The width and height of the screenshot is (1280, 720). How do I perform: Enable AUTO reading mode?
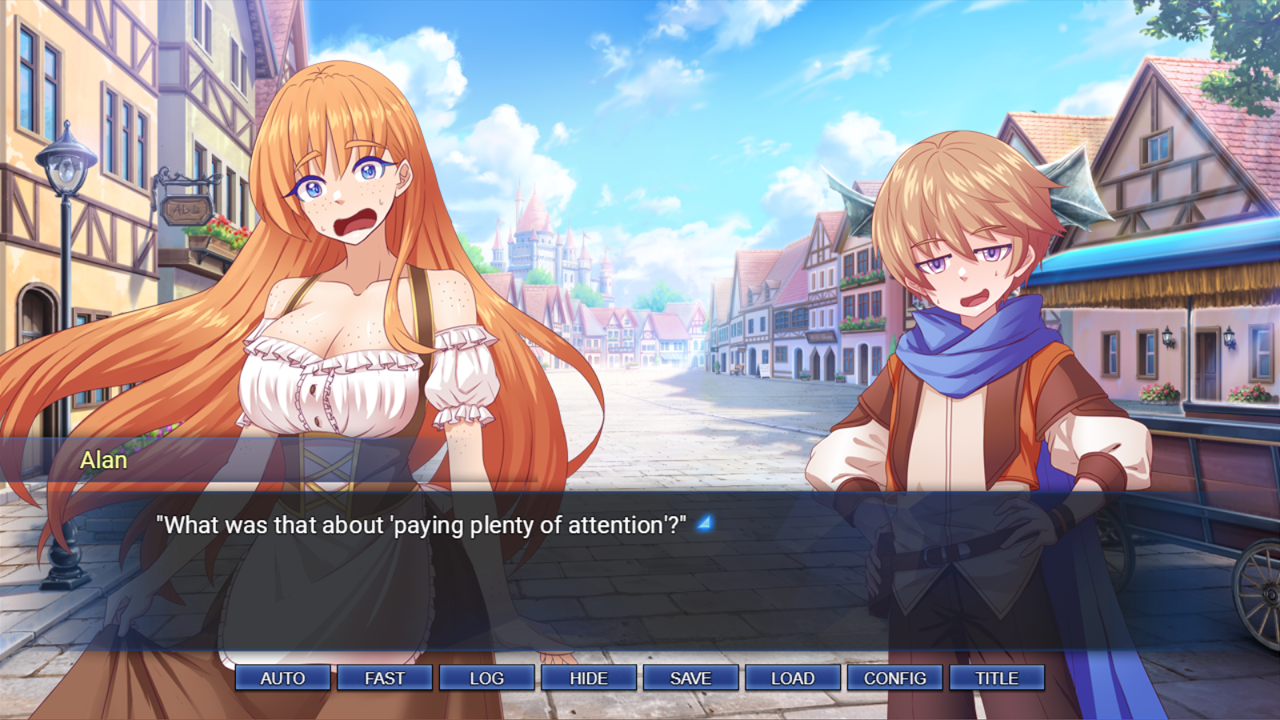tap(281, 677)
